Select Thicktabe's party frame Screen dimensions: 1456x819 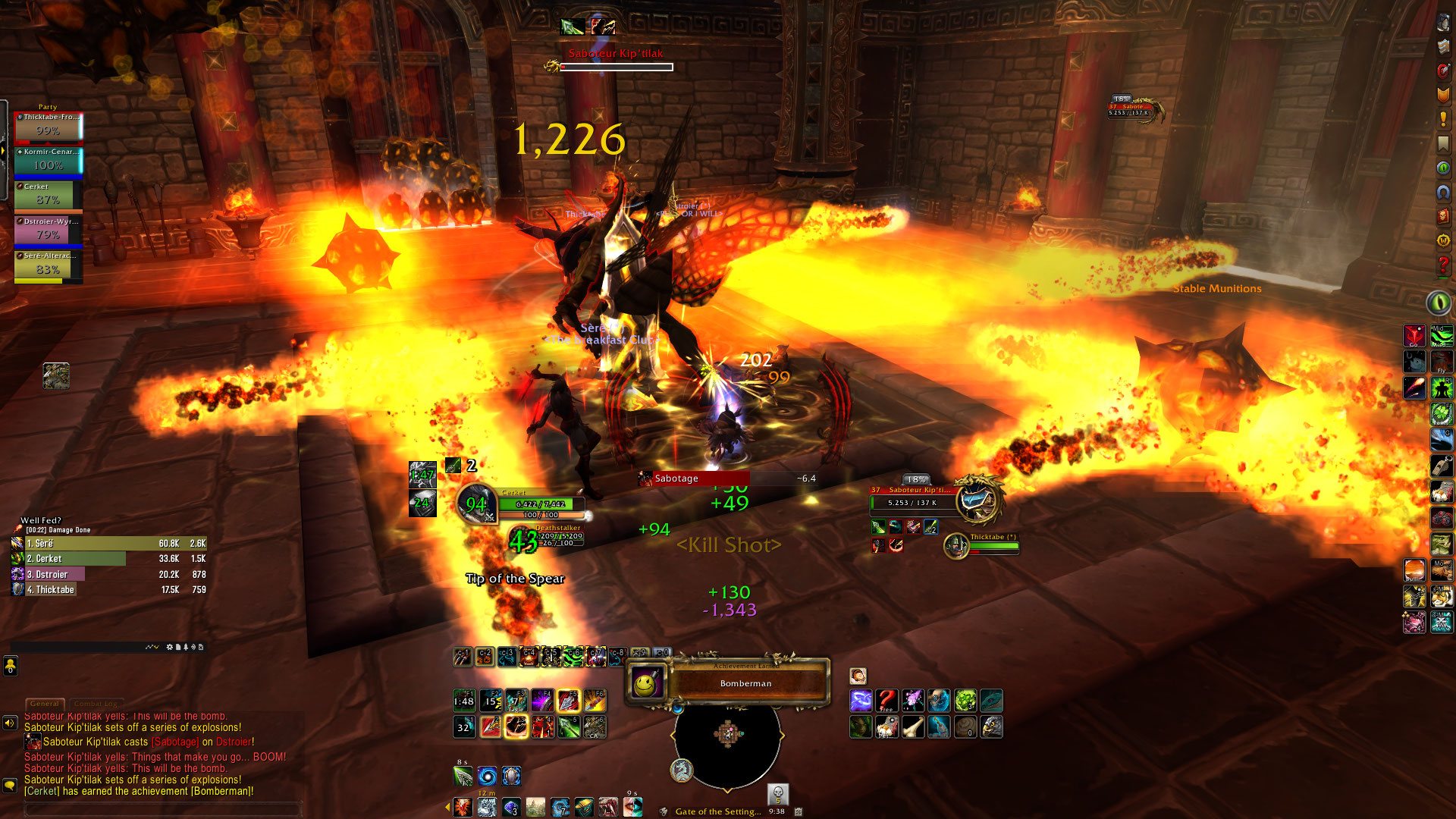point(48,127)
